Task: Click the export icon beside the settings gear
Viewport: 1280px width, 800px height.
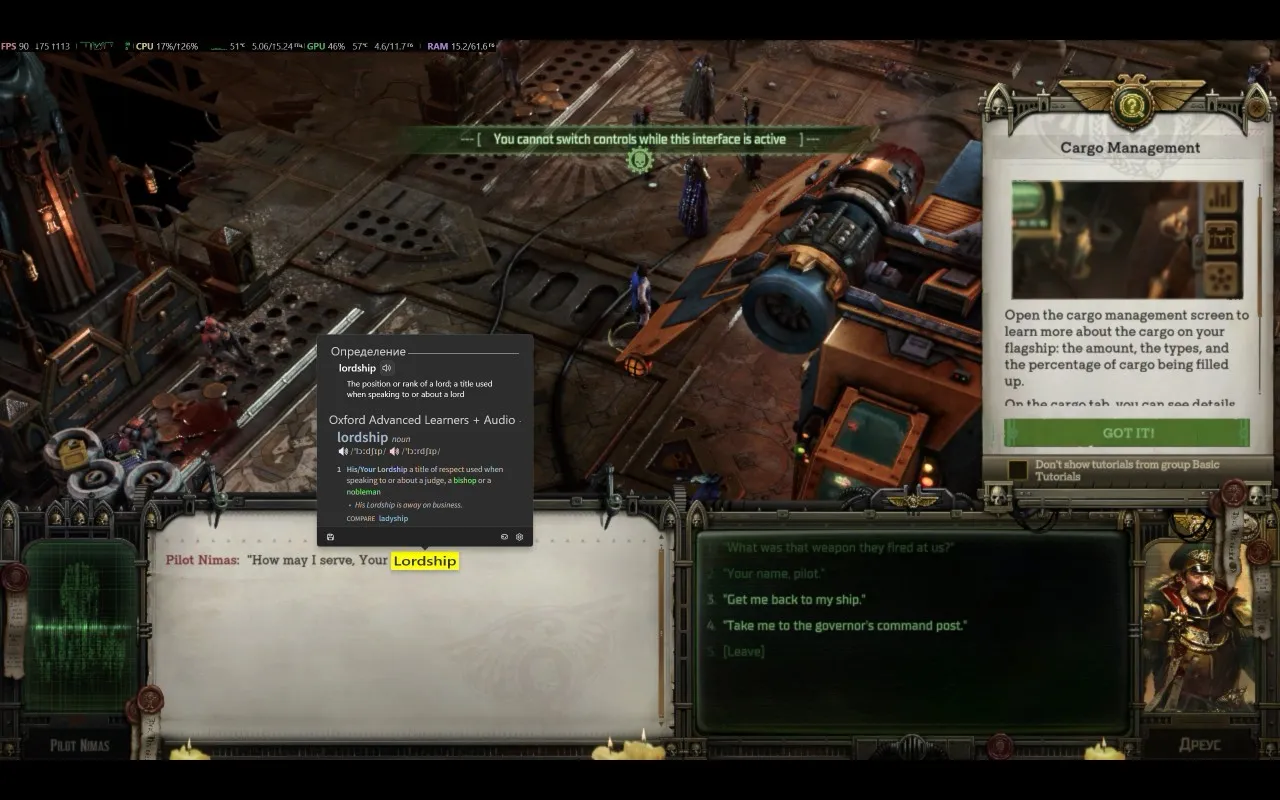Action: click(x=504, y=537)
